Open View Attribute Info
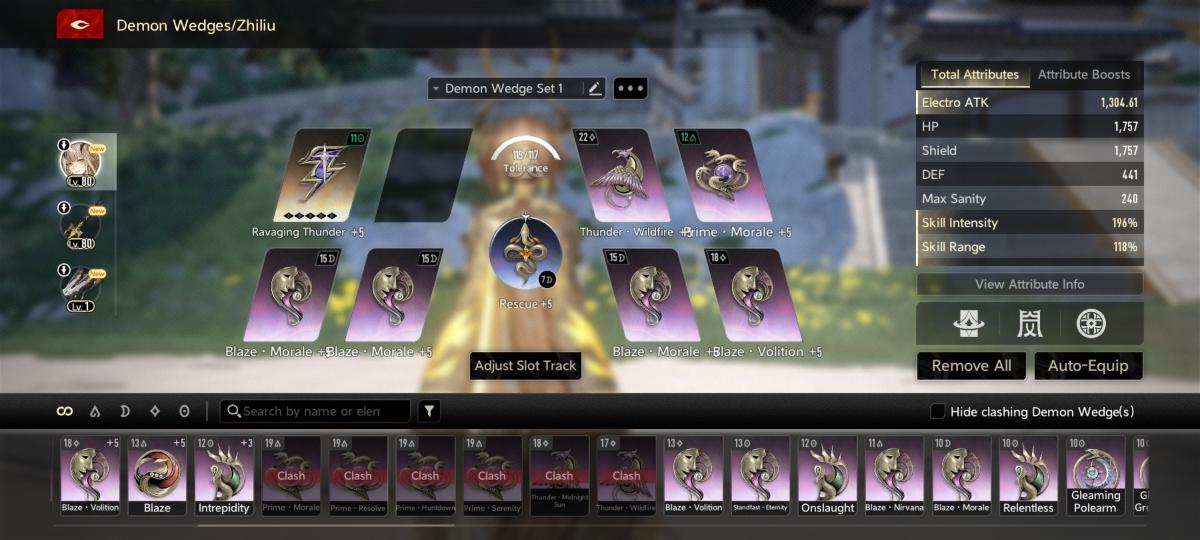 pyautogui.click(x=1029, y=284)
